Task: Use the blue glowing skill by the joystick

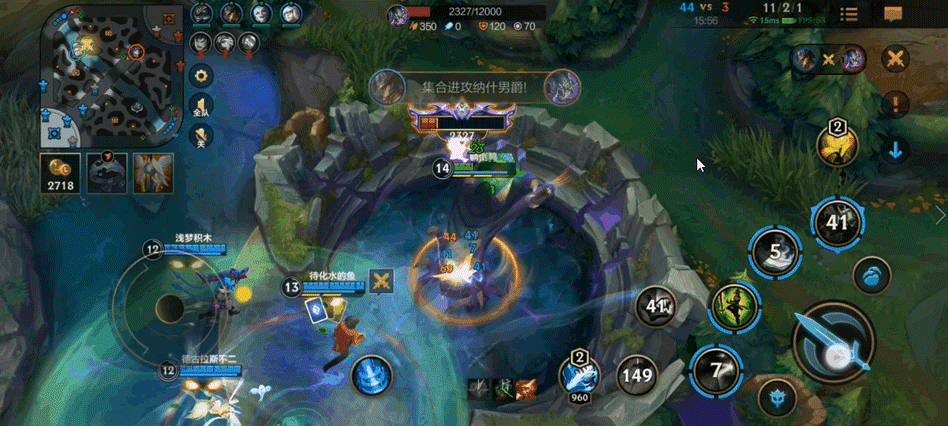Action: pyautogui.click(x=371, y=377)
